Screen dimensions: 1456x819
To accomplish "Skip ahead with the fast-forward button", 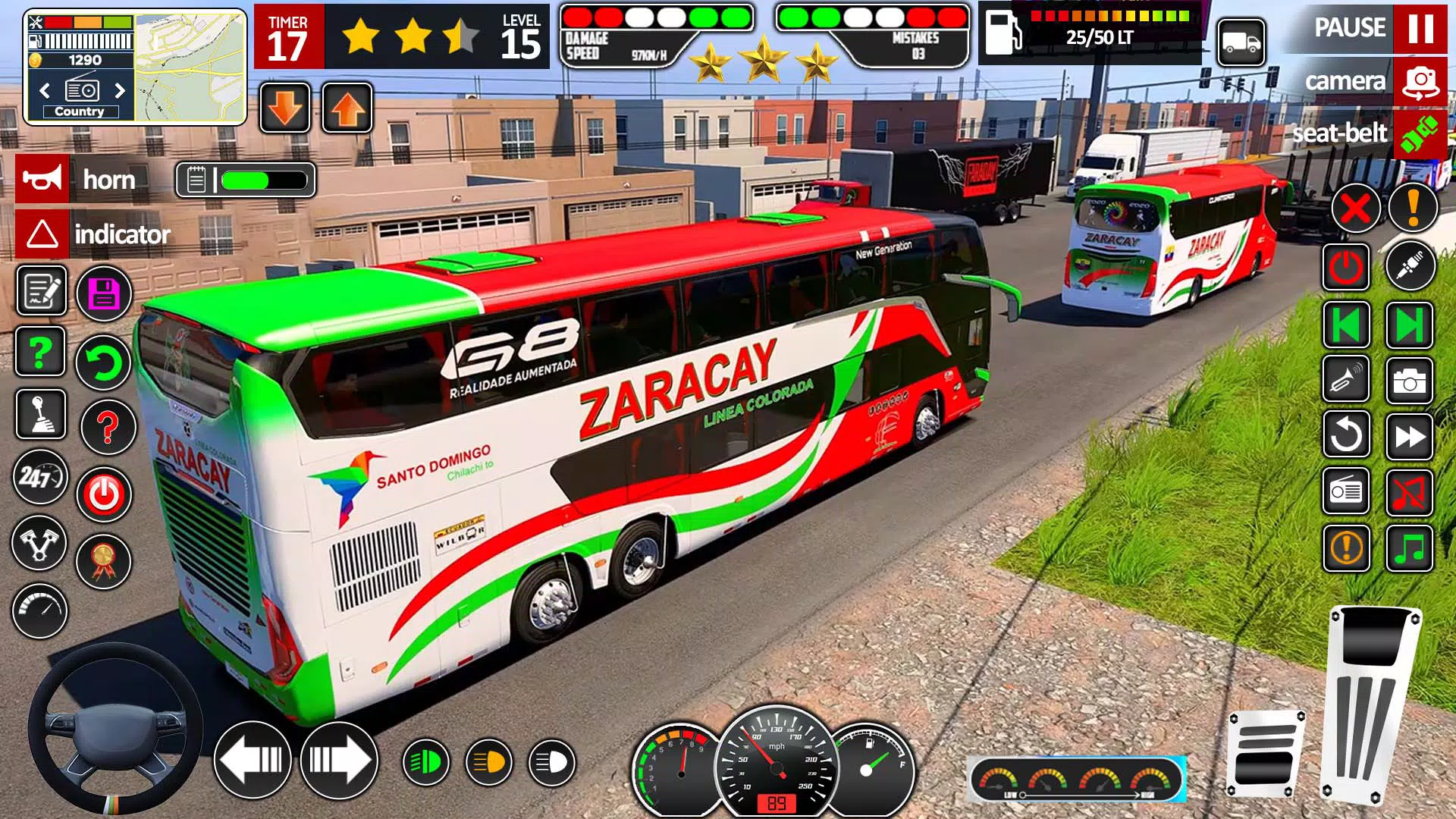I will click(x=1409, y=437).
